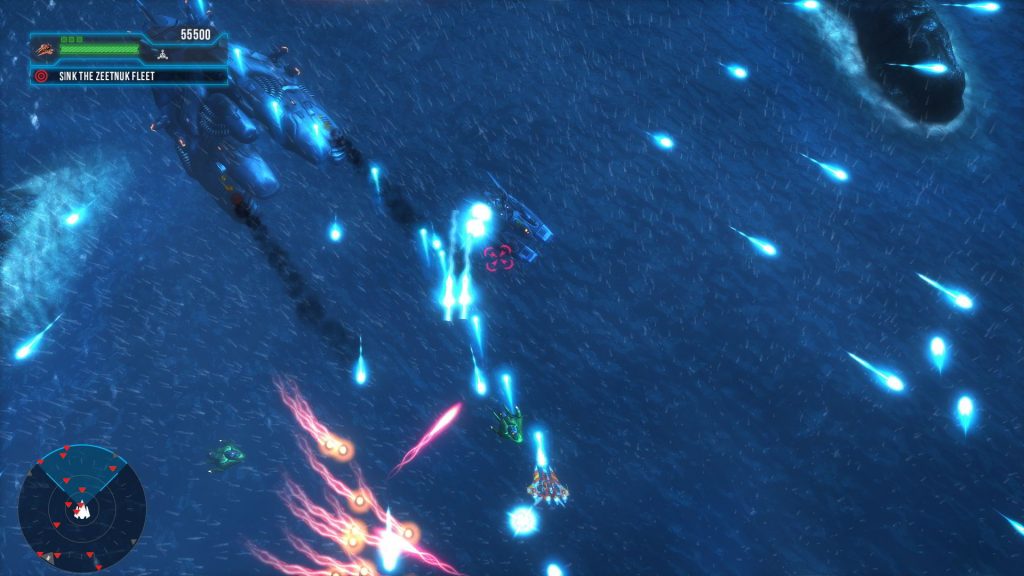This screenshot has width=1024, height=576.
Task: Click the red target objective icon
Action: click(x=41, y=75)
